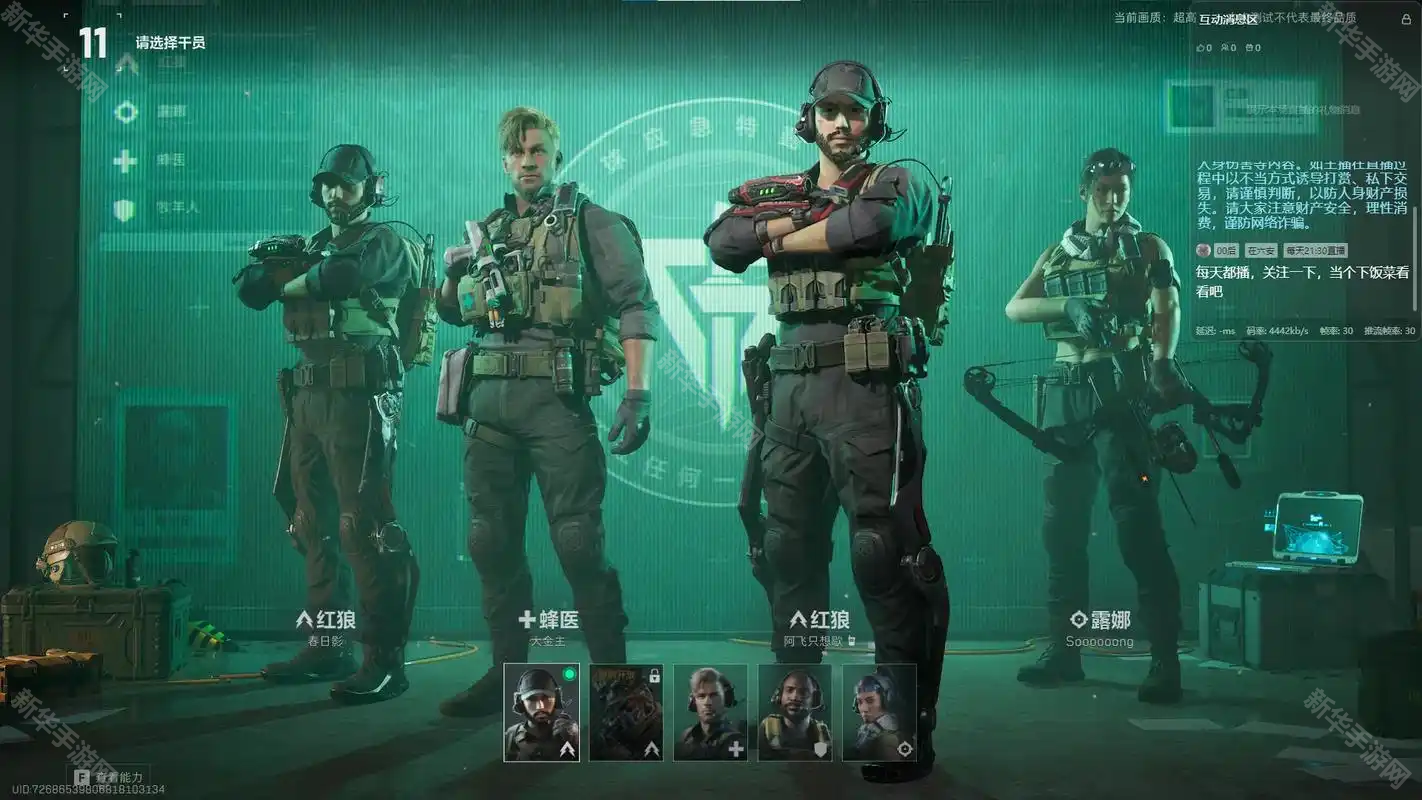Open the shield engineer class category

tap(126, 209)
